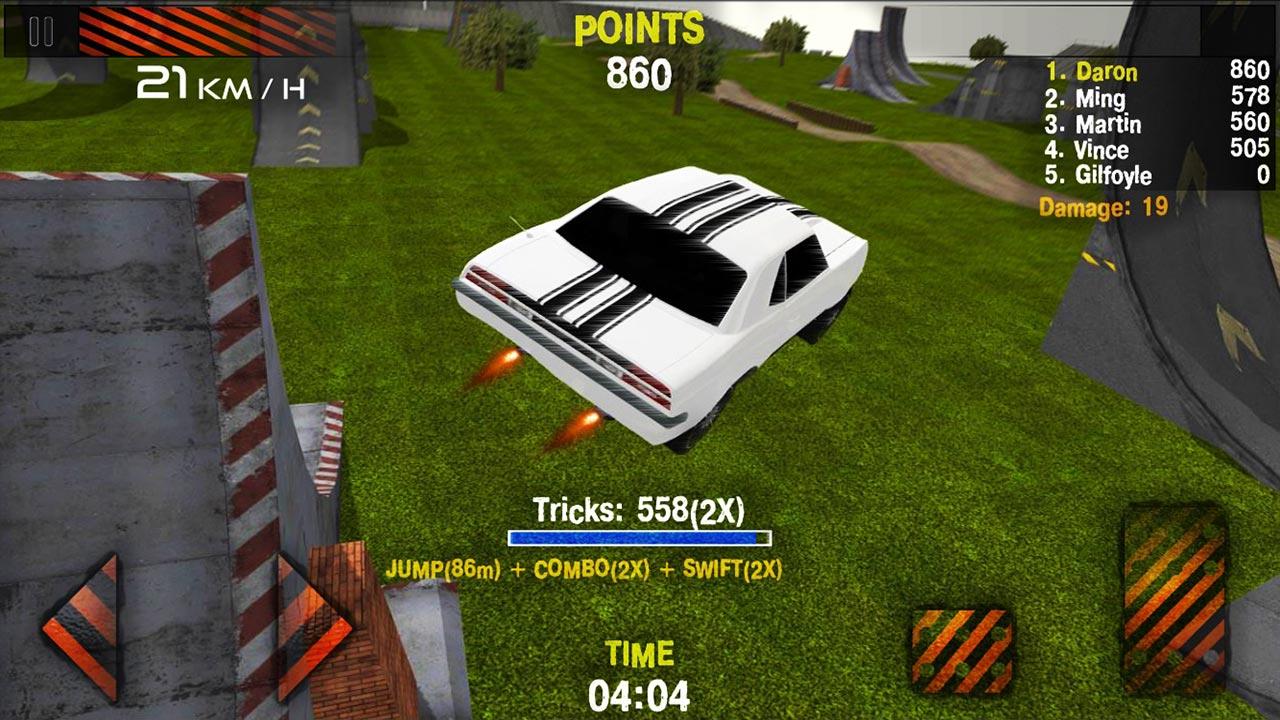1280x720 pixels.
Task: Tap the yellow POINTS header
Action: [637, 26]
